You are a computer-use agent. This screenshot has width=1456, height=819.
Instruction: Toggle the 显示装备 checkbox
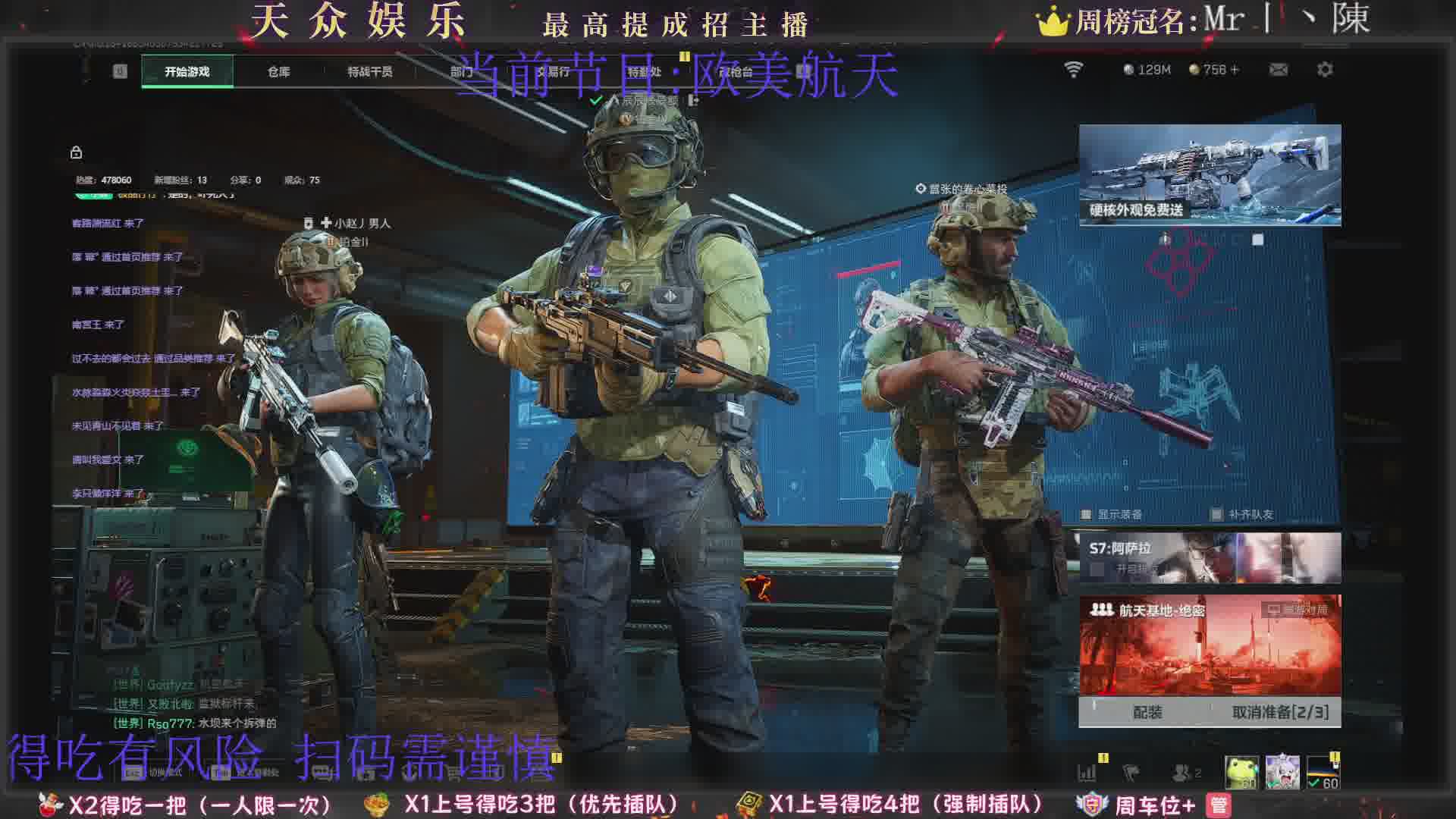pos(1087,515)
